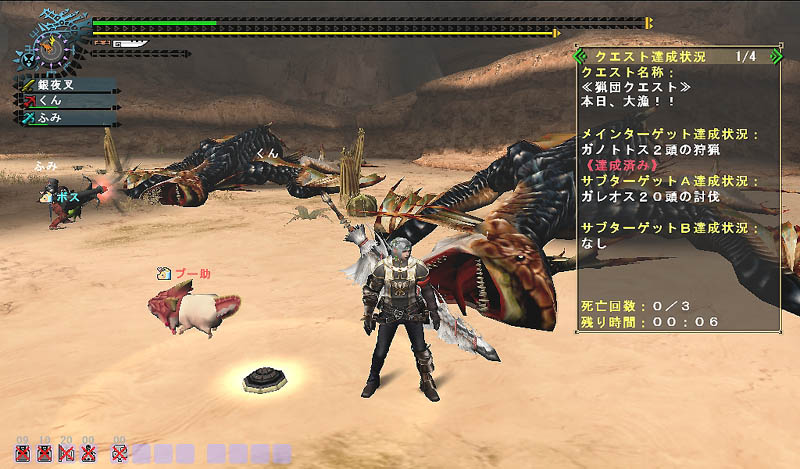The height and width of the screenshot is (469, 800).
Task: Select party member ふみ
Action: (66, 118)
